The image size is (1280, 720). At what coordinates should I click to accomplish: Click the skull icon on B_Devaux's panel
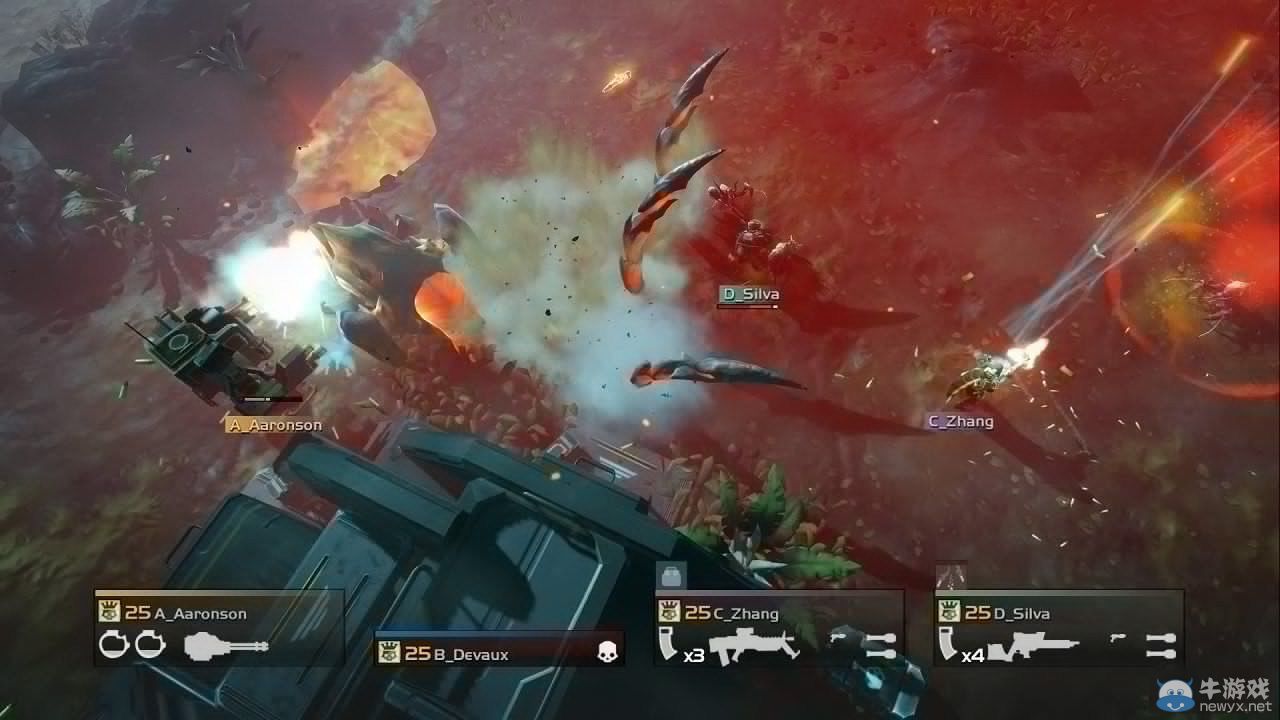coord(607,653)
